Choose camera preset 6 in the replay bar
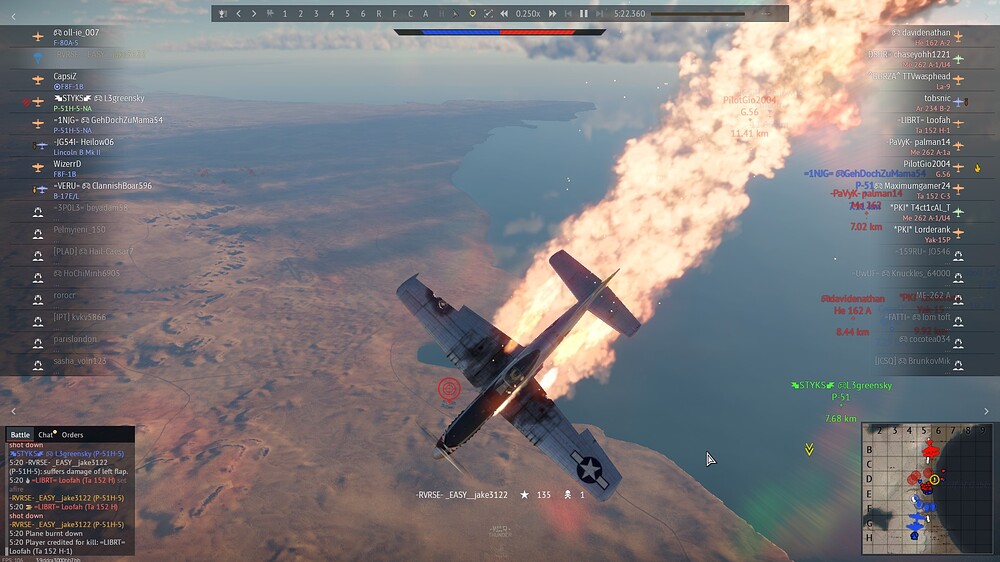 (363, 14)
